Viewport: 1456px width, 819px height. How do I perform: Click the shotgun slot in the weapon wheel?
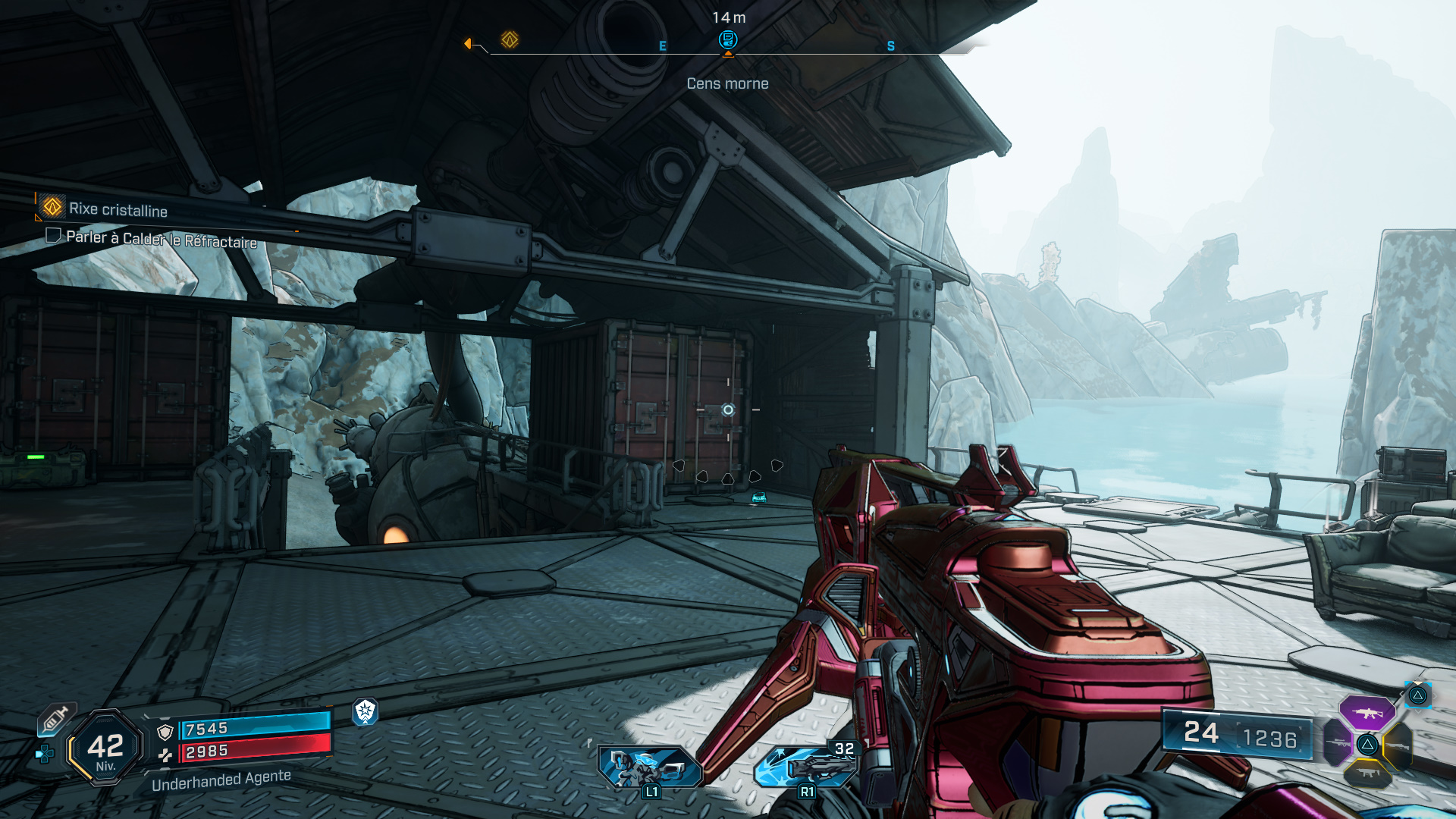click(1398, 746)
